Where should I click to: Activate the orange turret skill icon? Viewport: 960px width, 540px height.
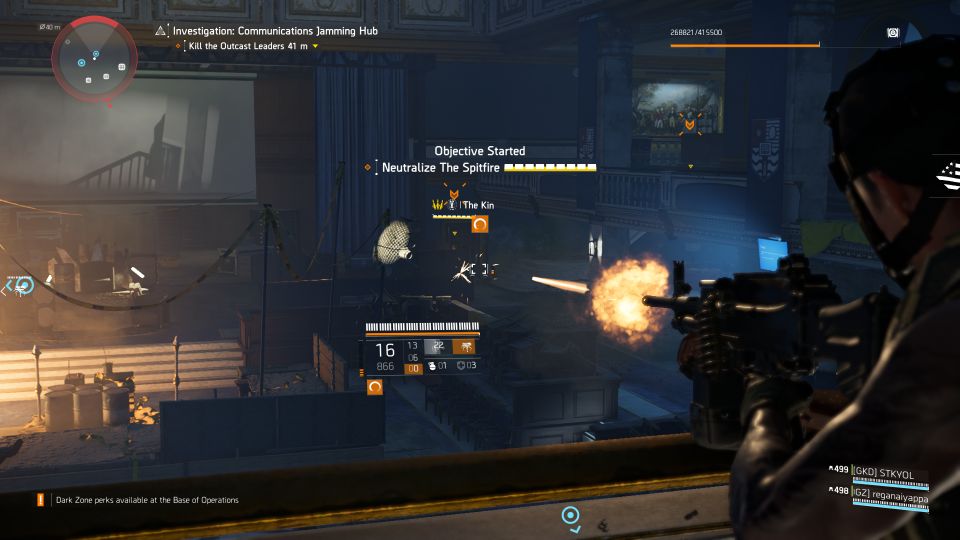pos(466,347)
